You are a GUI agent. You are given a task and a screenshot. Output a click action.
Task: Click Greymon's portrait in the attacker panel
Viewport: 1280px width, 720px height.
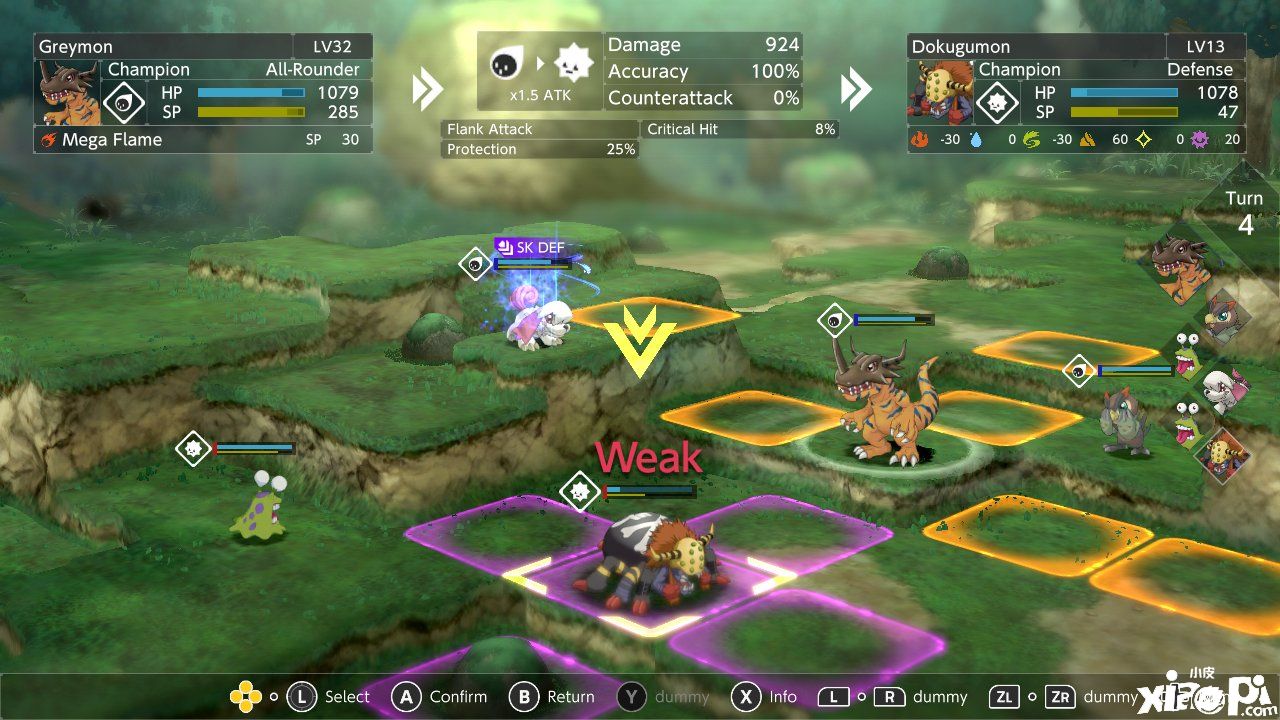point(69,92)
